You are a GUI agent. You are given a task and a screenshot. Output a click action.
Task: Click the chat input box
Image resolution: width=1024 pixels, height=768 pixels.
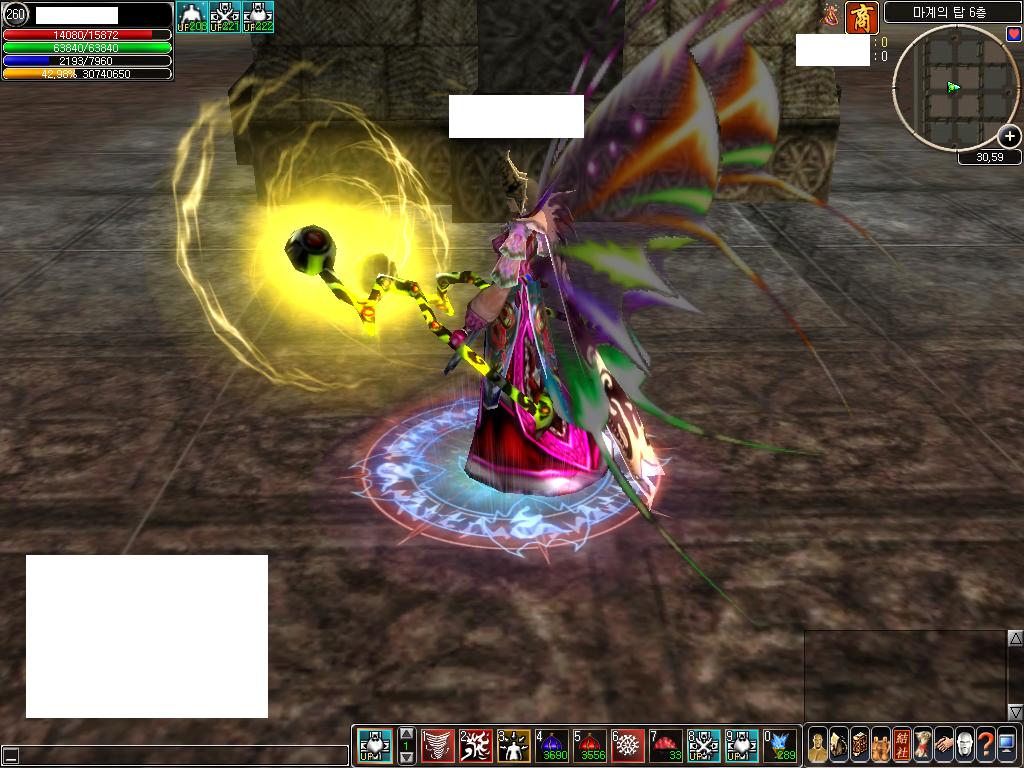tap(180, 756)
